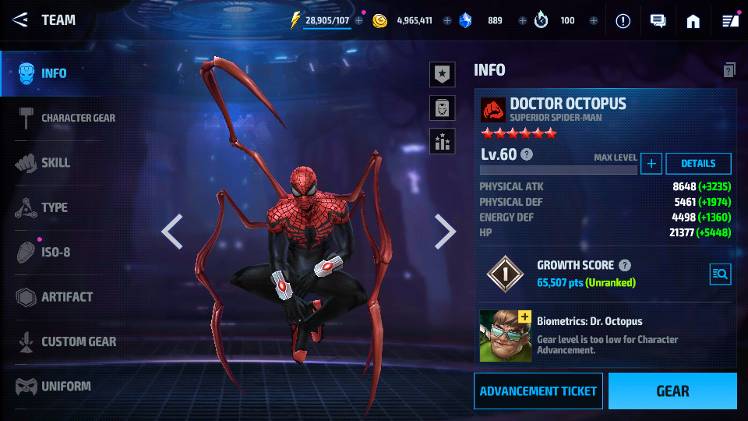Open the bar chart stats icon

pyautogui.click(x=443, y=142)
